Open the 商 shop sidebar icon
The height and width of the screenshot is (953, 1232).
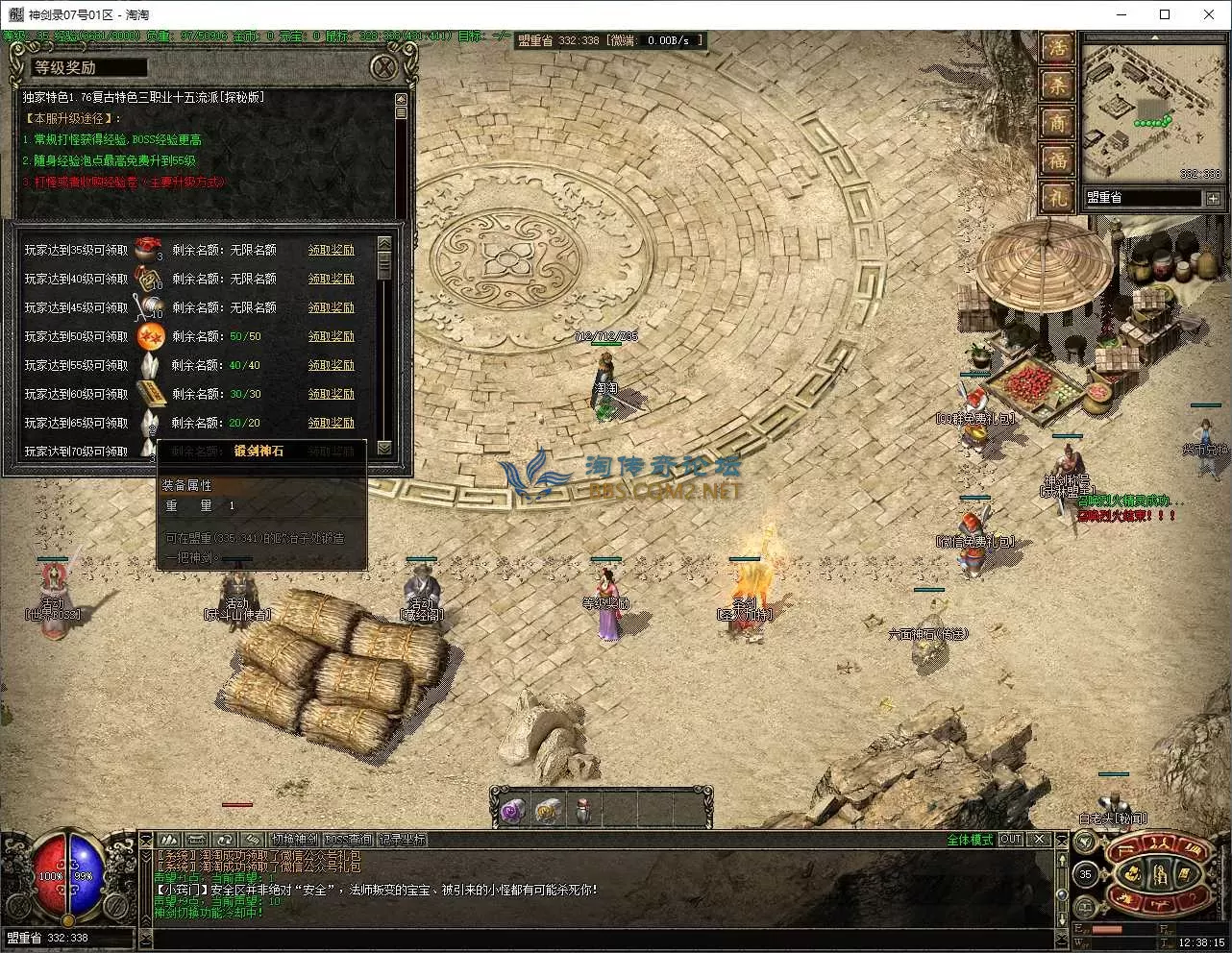coord(1057,121)
